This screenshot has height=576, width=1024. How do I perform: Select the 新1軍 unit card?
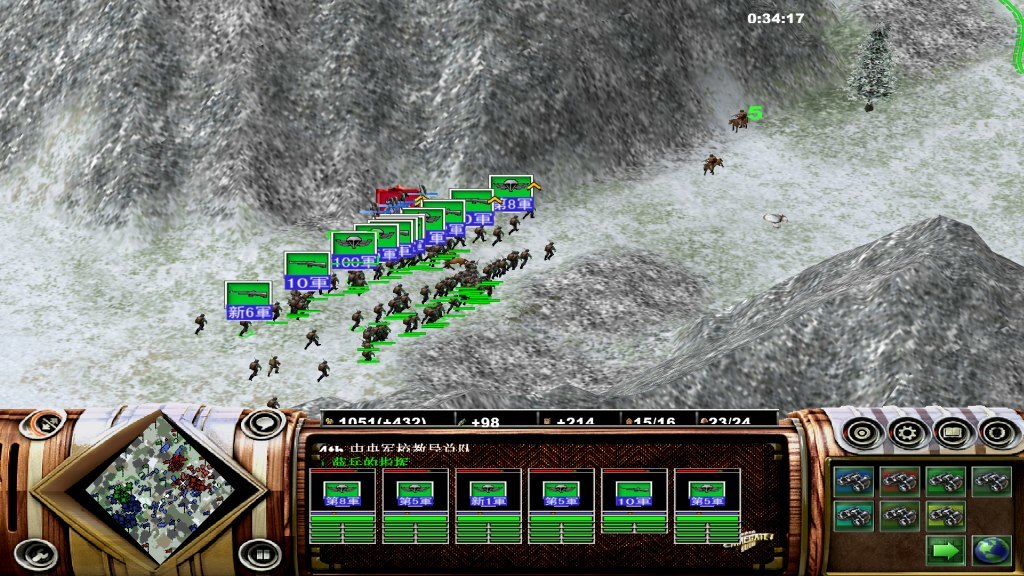tap(489, 506)
